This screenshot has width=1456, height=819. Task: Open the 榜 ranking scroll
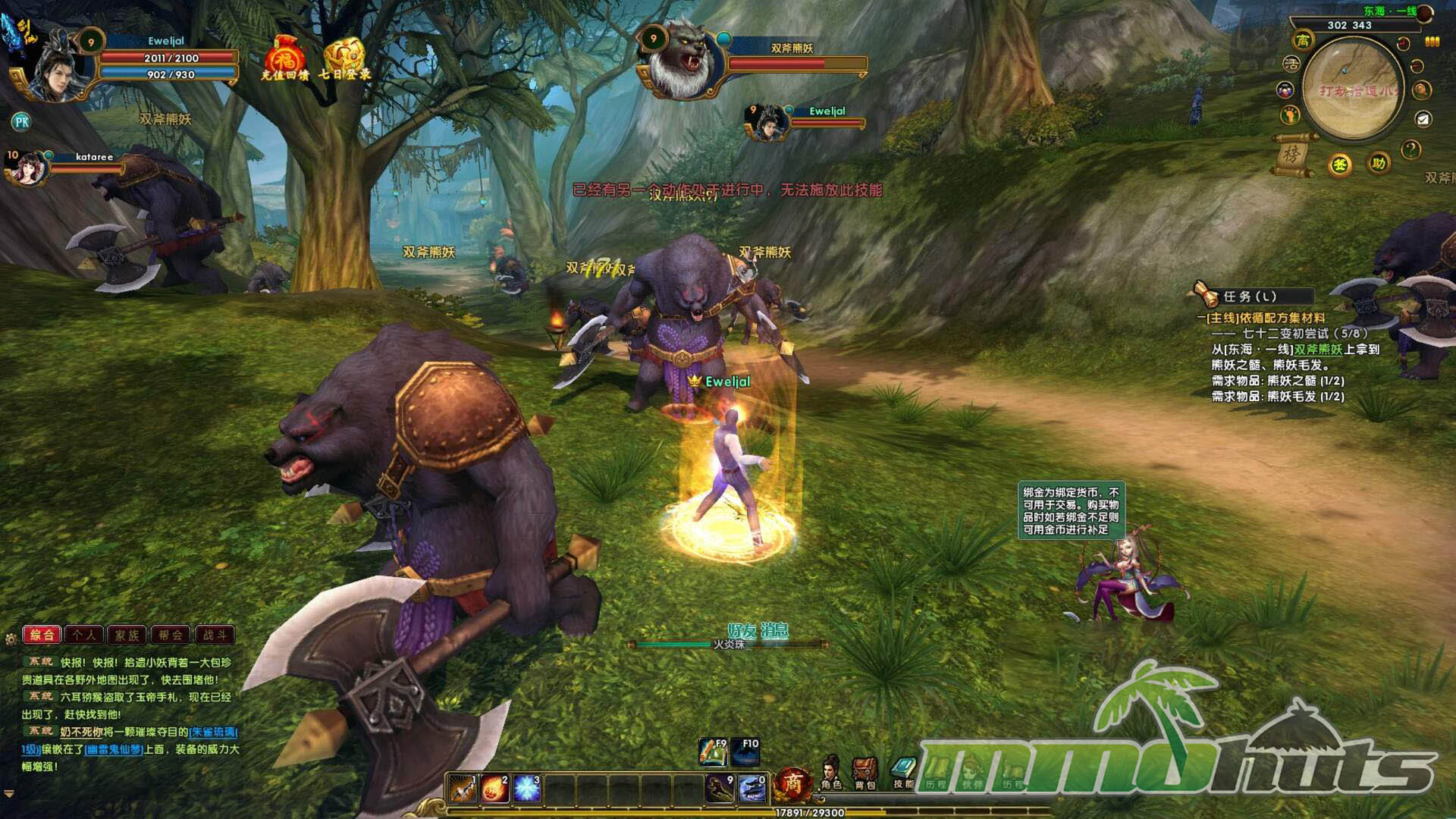pyautogui.click(x=1291, y=155)
